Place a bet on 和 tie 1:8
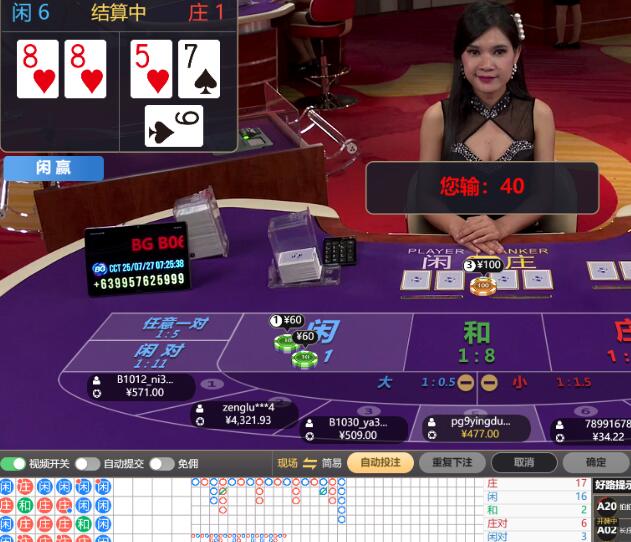Image resolution: width=631 pixels, height=542 pixels. click(x=476, y=340)
